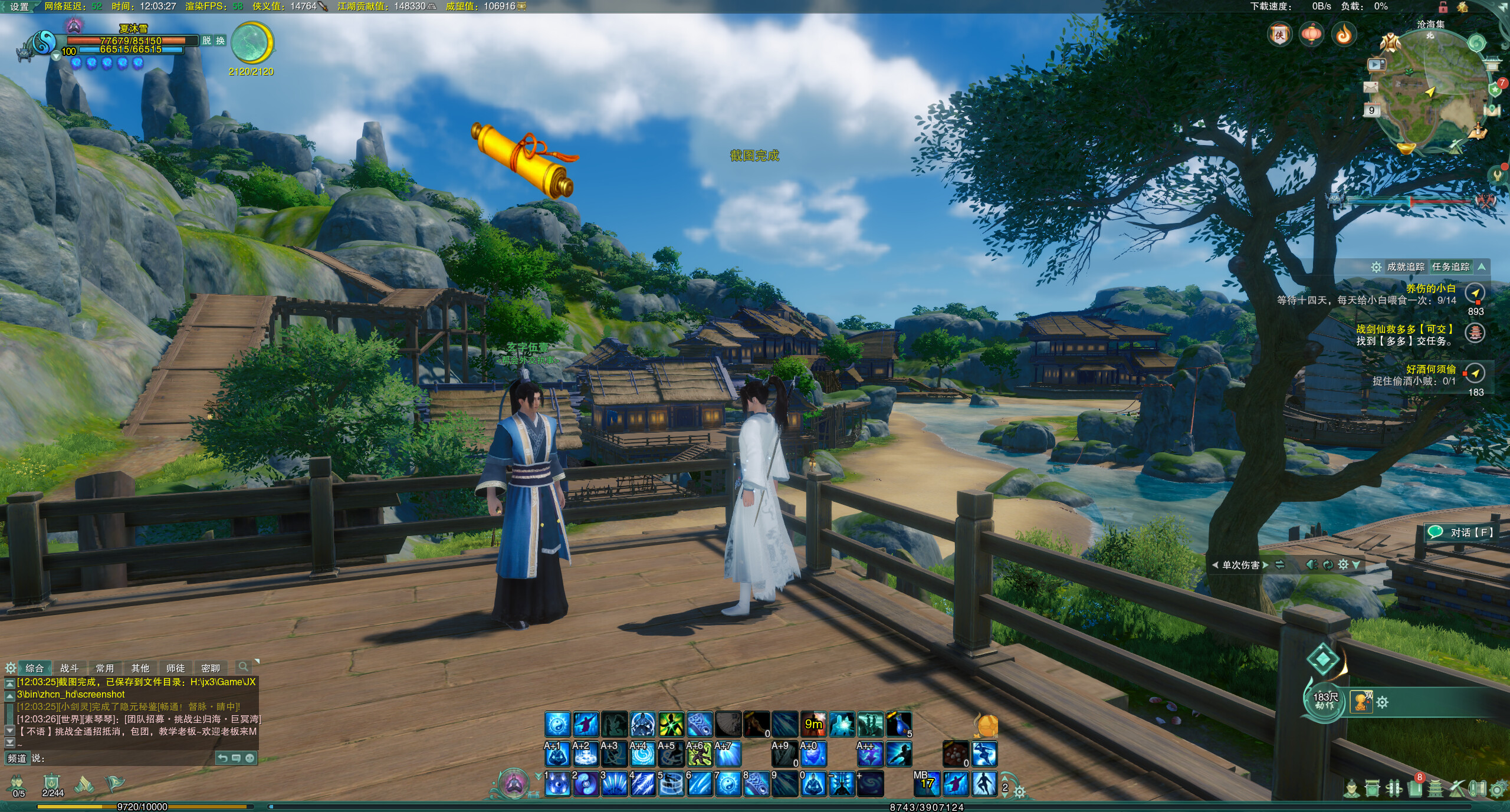
Task: Click the orange flame swirl icon
Action: 1344,35
